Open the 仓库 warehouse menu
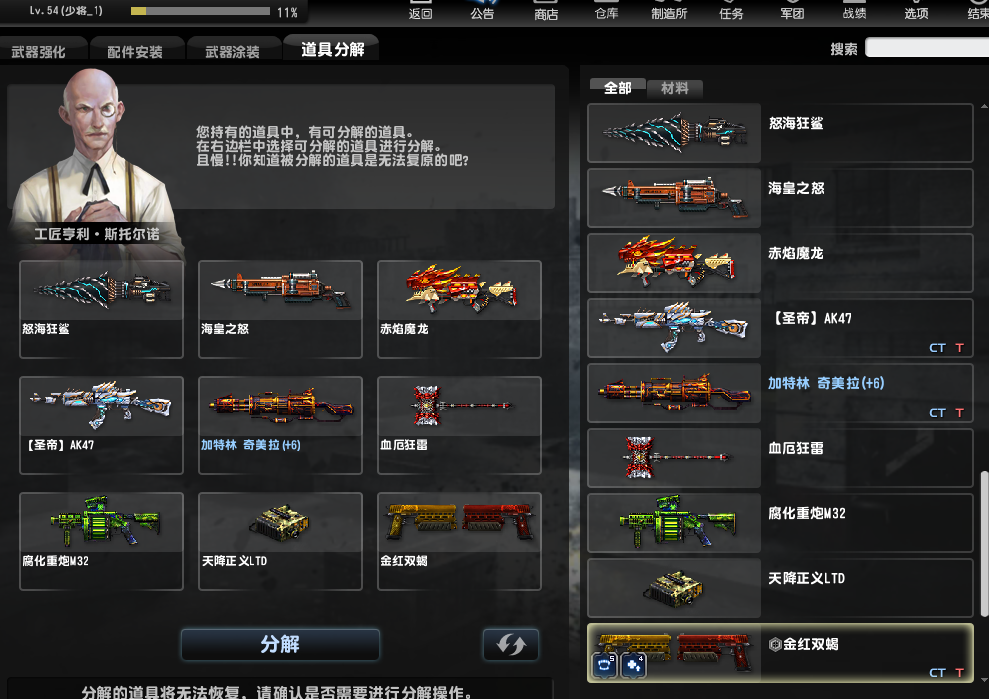 coord(606,12)
